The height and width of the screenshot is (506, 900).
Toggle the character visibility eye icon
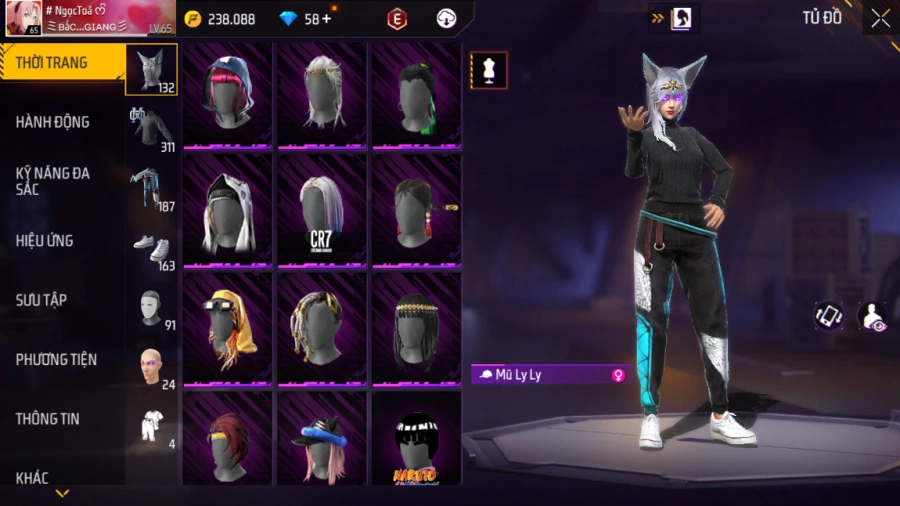[873, 317]
